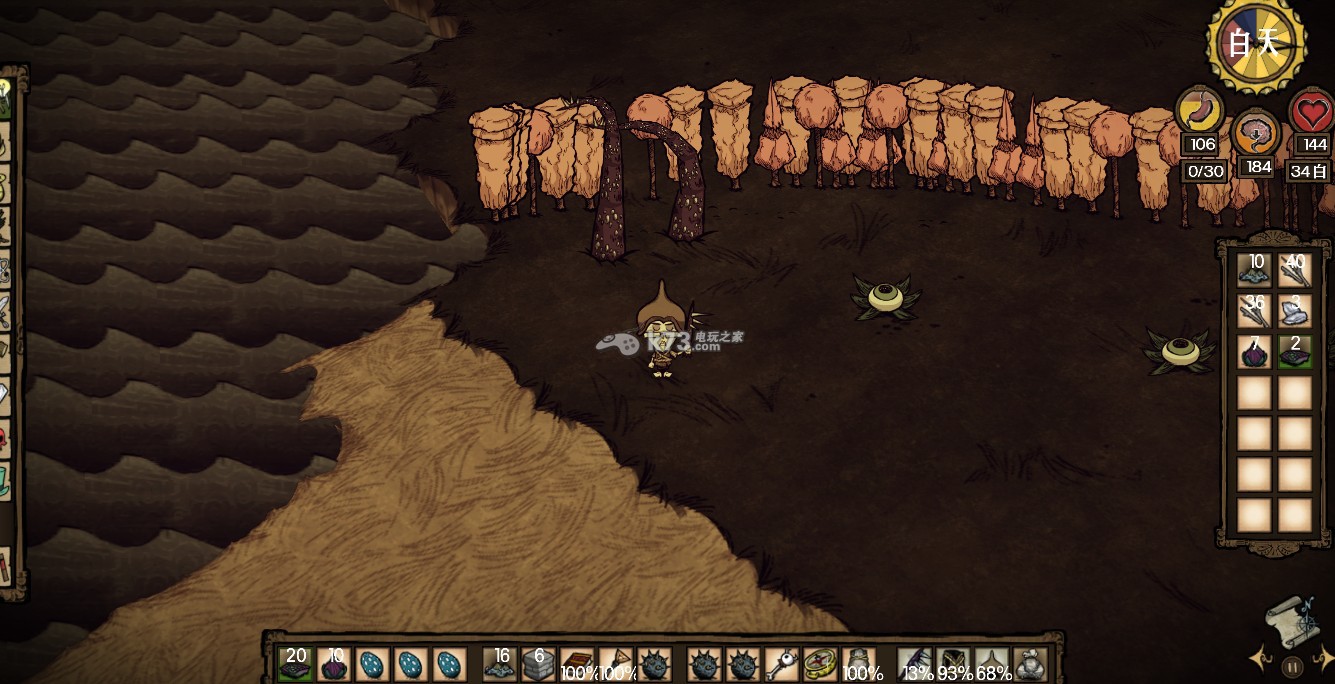Choose the red book in the hotbar
The height and width of the screenshot is (684, 1335).
tap(577, 664)
